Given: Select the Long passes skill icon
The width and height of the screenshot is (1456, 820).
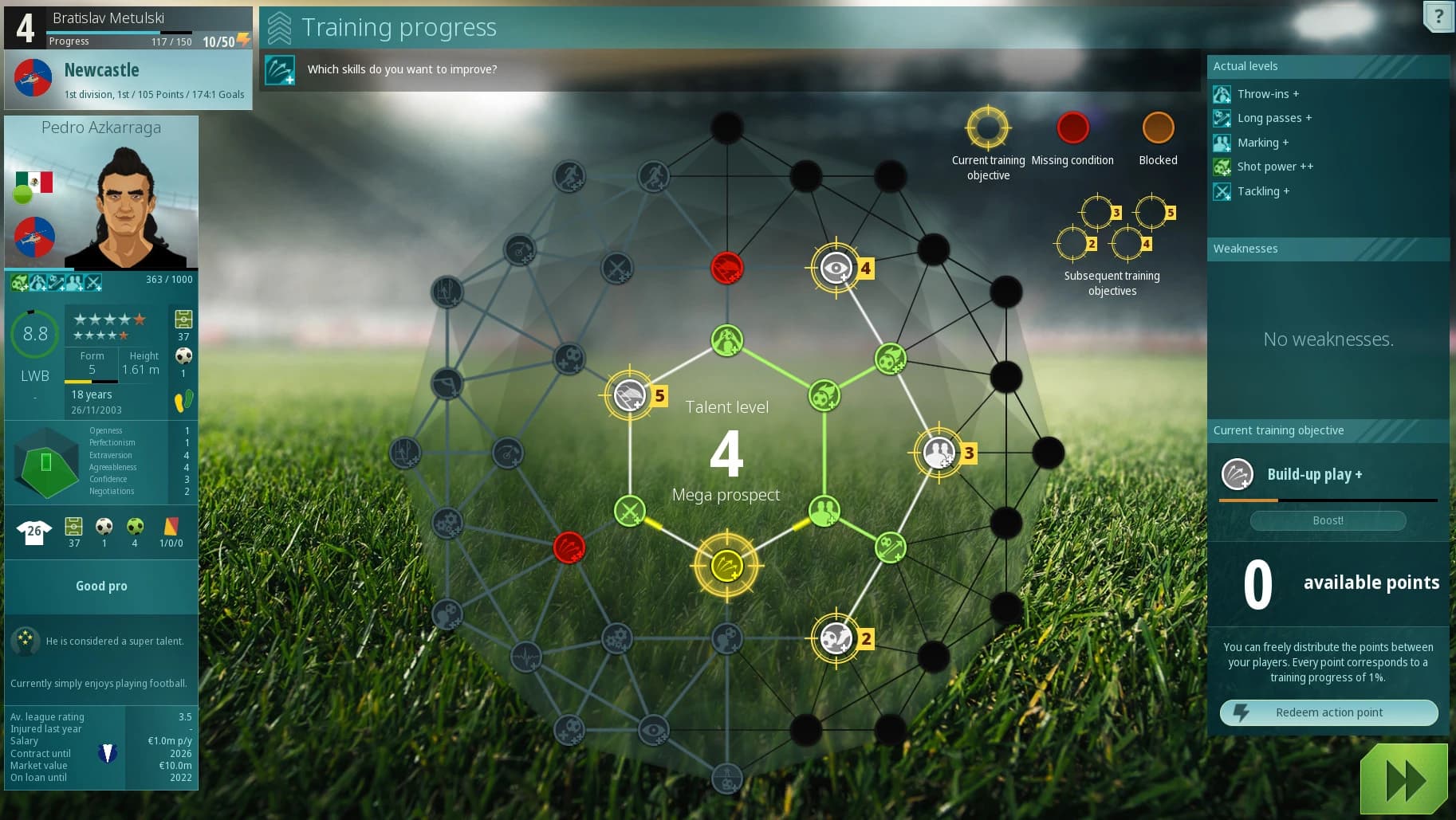Looking at the screenshot, I should (x=1221, y=118).
